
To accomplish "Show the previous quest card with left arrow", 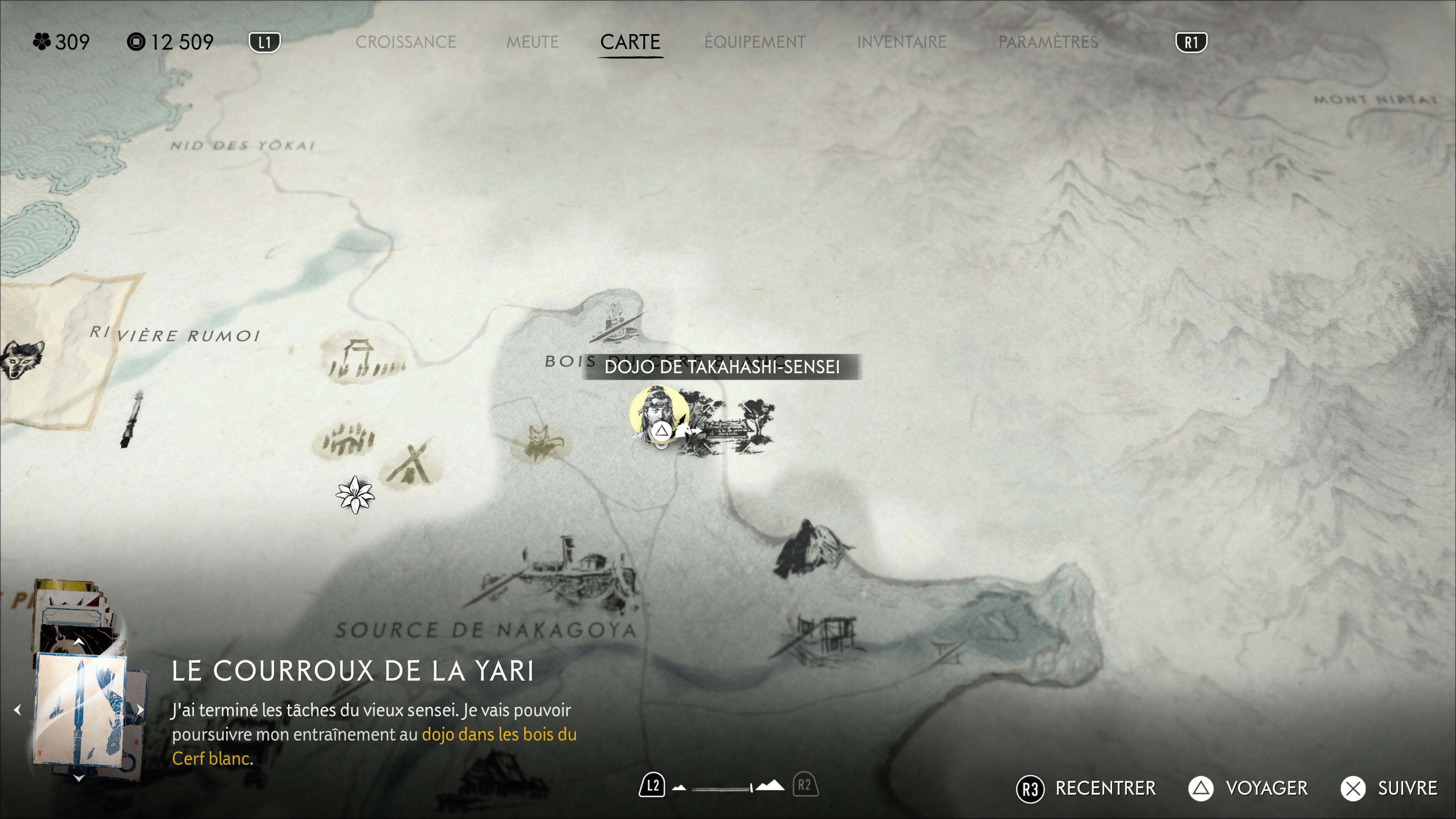I will click(x=18, y=710).
